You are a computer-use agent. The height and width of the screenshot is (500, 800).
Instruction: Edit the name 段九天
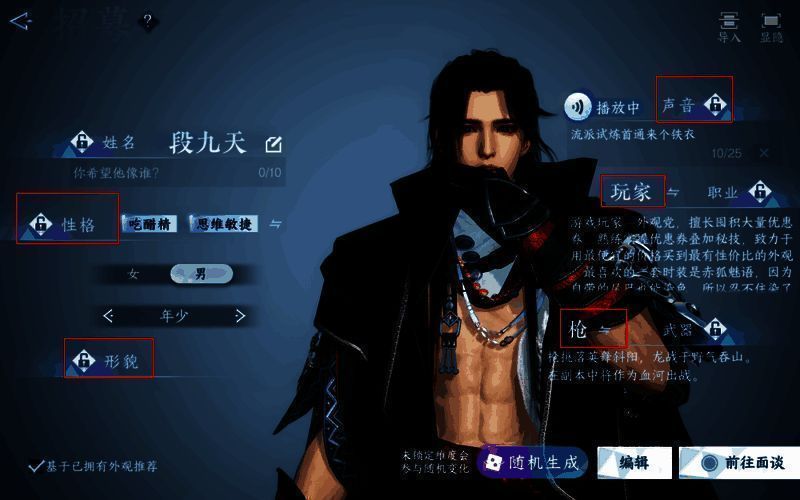point(273,144)
